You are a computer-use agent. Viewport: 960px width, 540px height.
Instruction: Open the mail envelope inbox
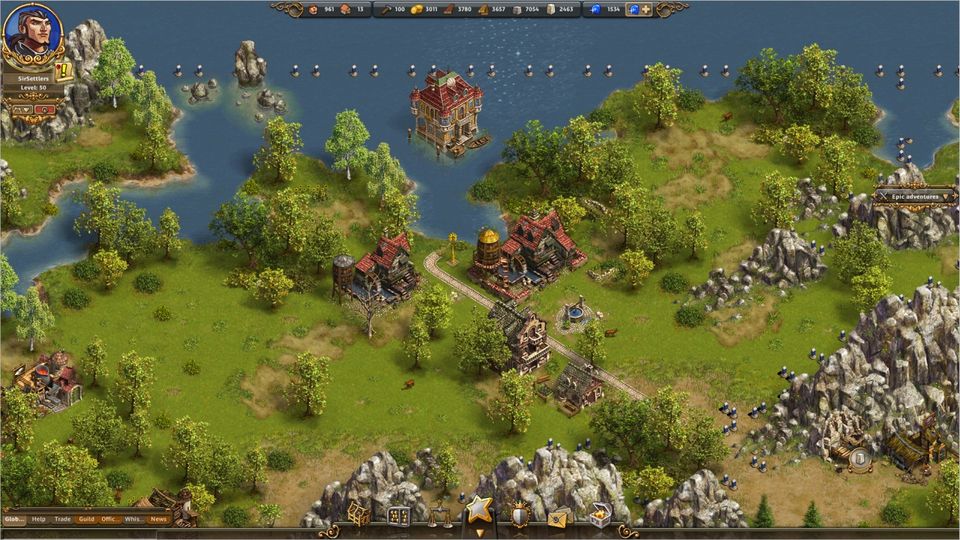(560, 517)
